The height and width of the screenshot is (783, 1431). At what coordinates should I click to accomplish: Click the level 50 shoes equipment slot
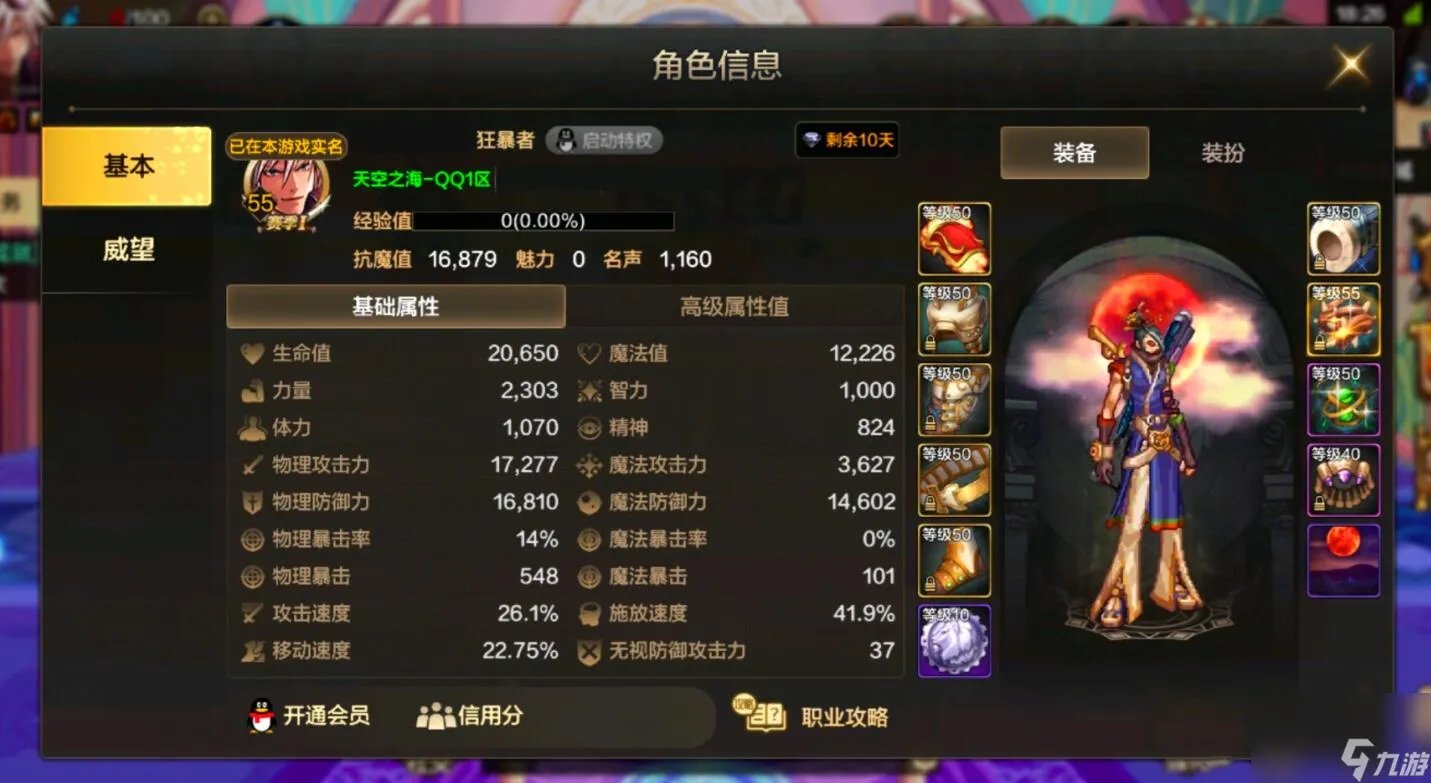pos(954,558)
